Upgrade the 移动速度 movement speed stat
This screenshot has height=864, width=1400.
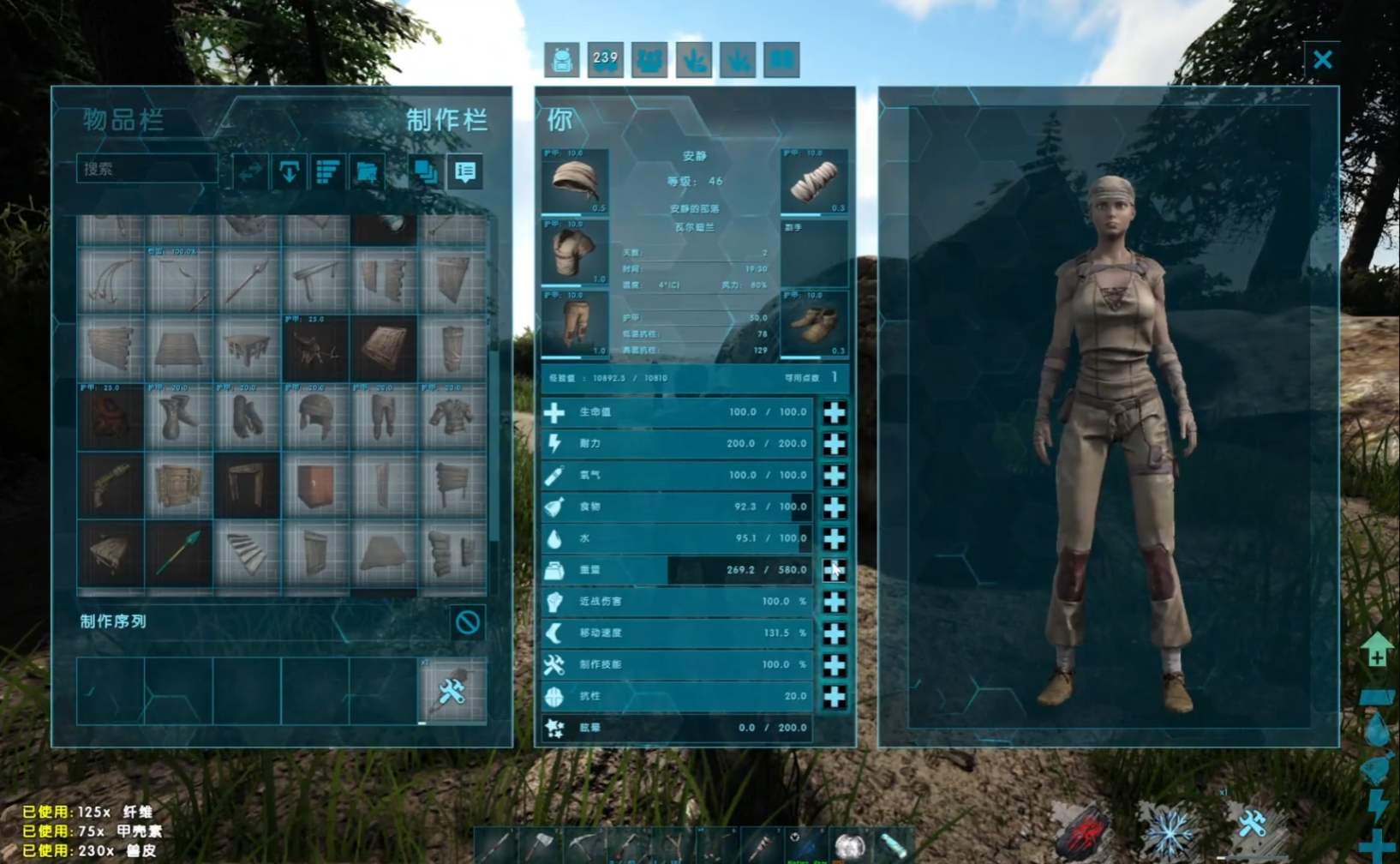pos(834,633)
